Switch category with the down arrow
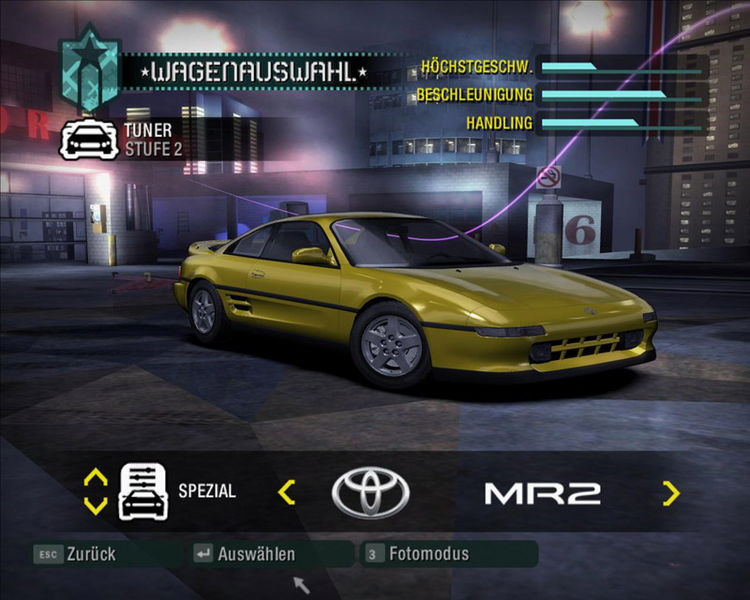750x600 pixels. click(96, 505)
